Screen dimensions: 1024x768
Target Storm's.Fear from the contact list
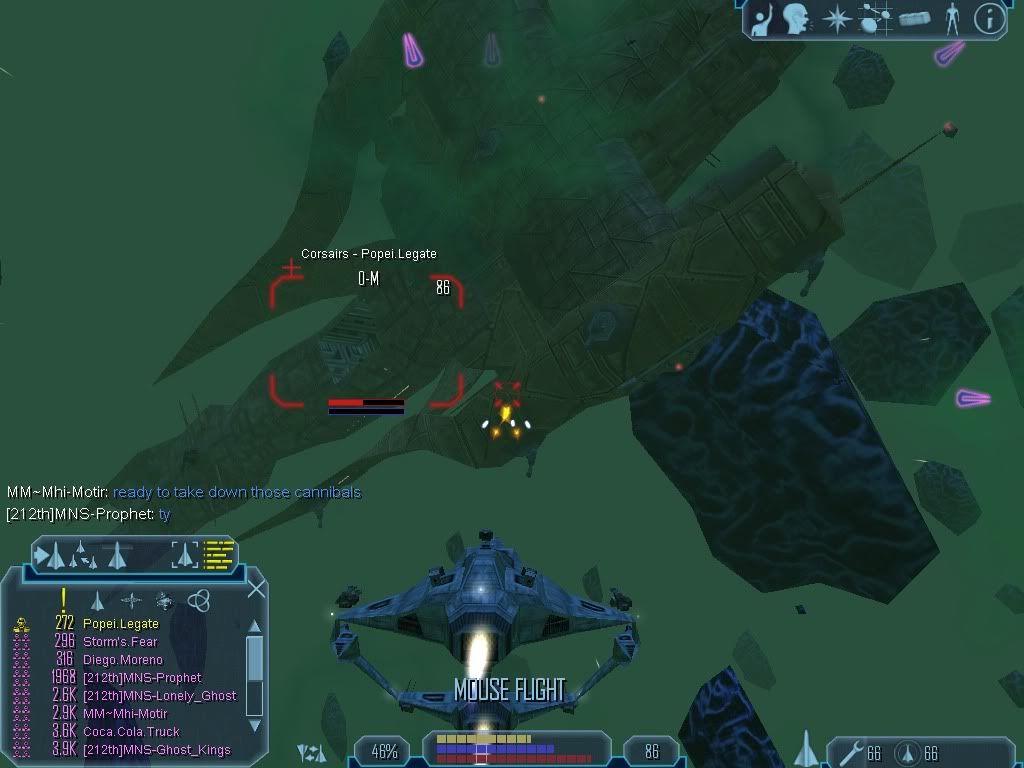pos(120,642)
